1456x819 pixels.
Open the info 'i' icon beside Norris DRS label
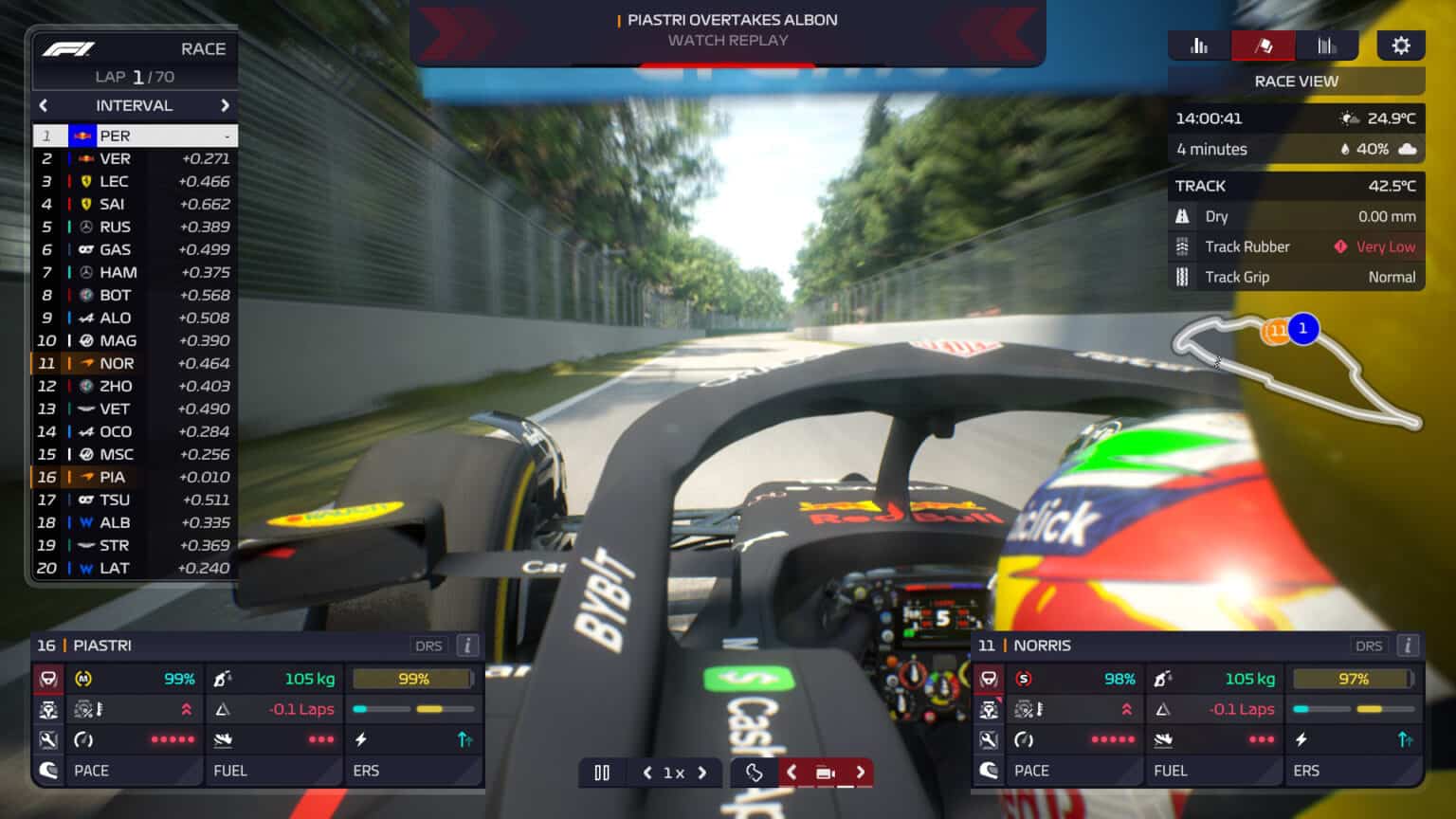[x=1407, y=646]
